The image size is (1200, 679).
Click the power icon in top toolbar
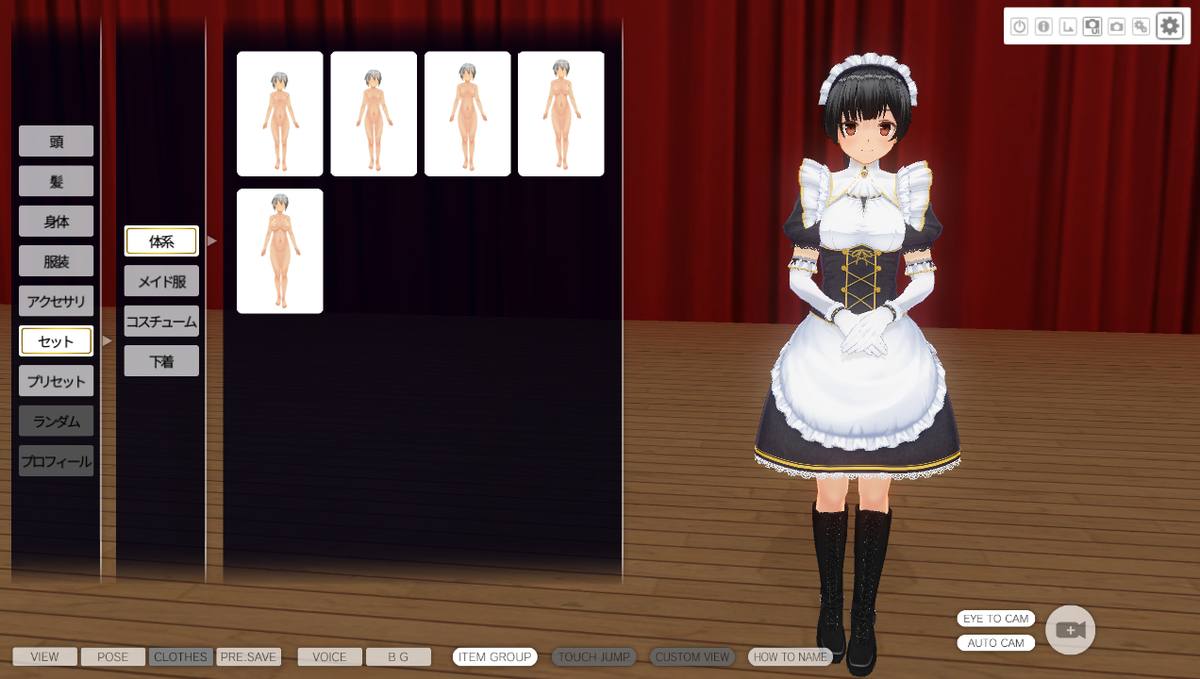(1019, 27)
